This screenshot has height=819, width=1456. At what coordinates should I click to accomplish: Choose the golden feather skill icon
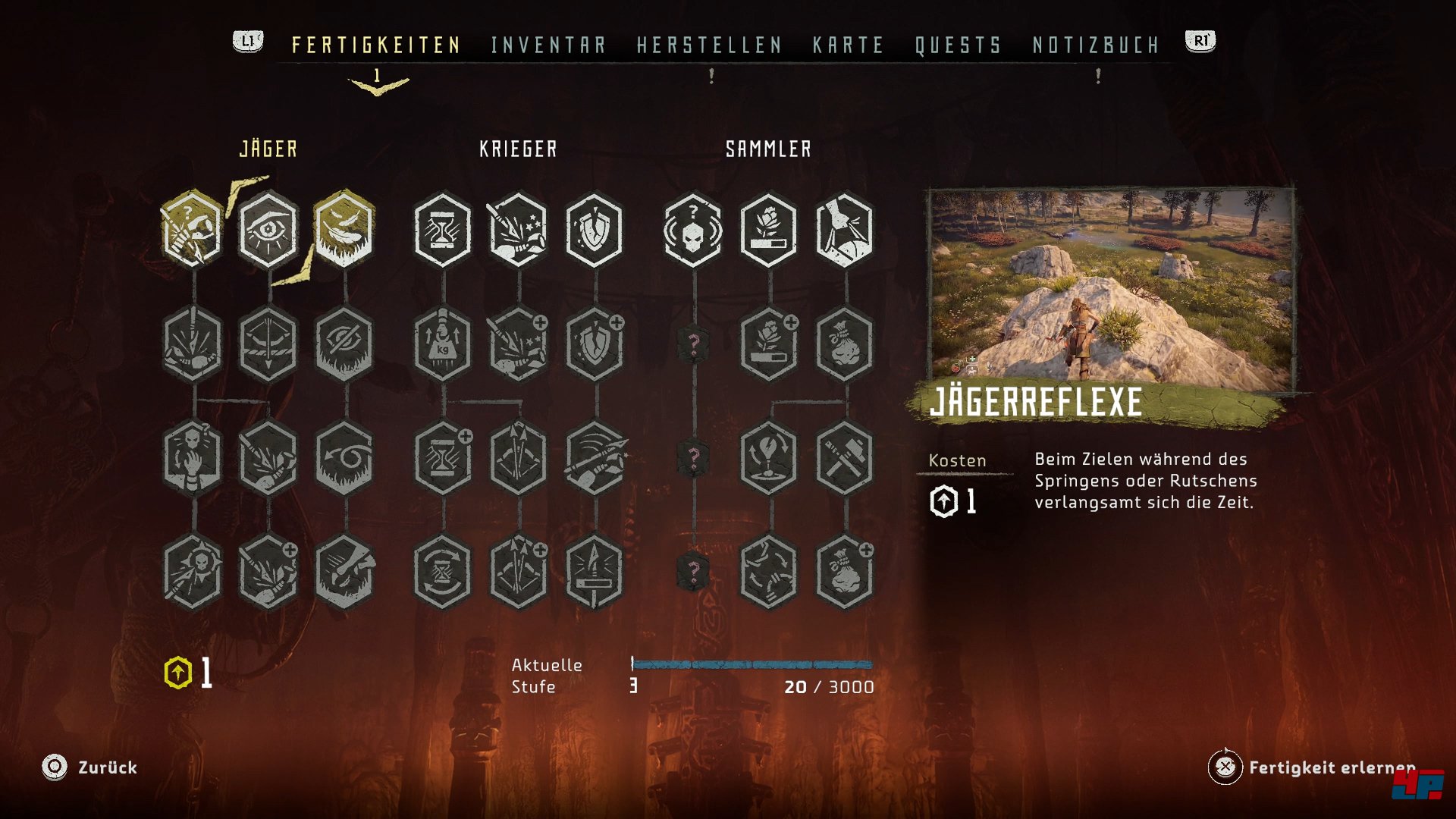tap(344, 229)
